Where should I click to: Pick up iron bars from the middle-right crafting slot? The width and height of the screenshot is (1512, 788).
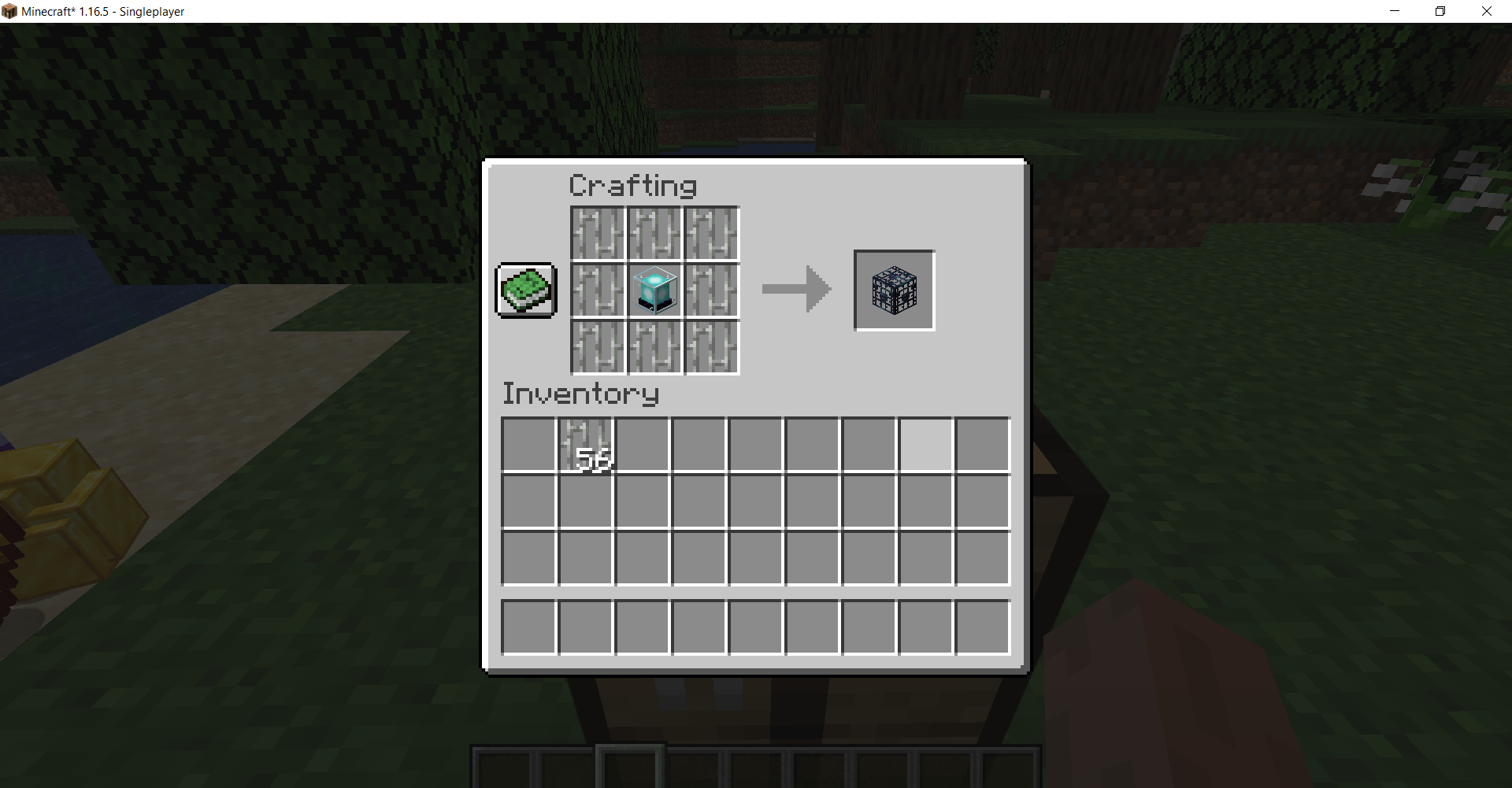click(710, 290)
